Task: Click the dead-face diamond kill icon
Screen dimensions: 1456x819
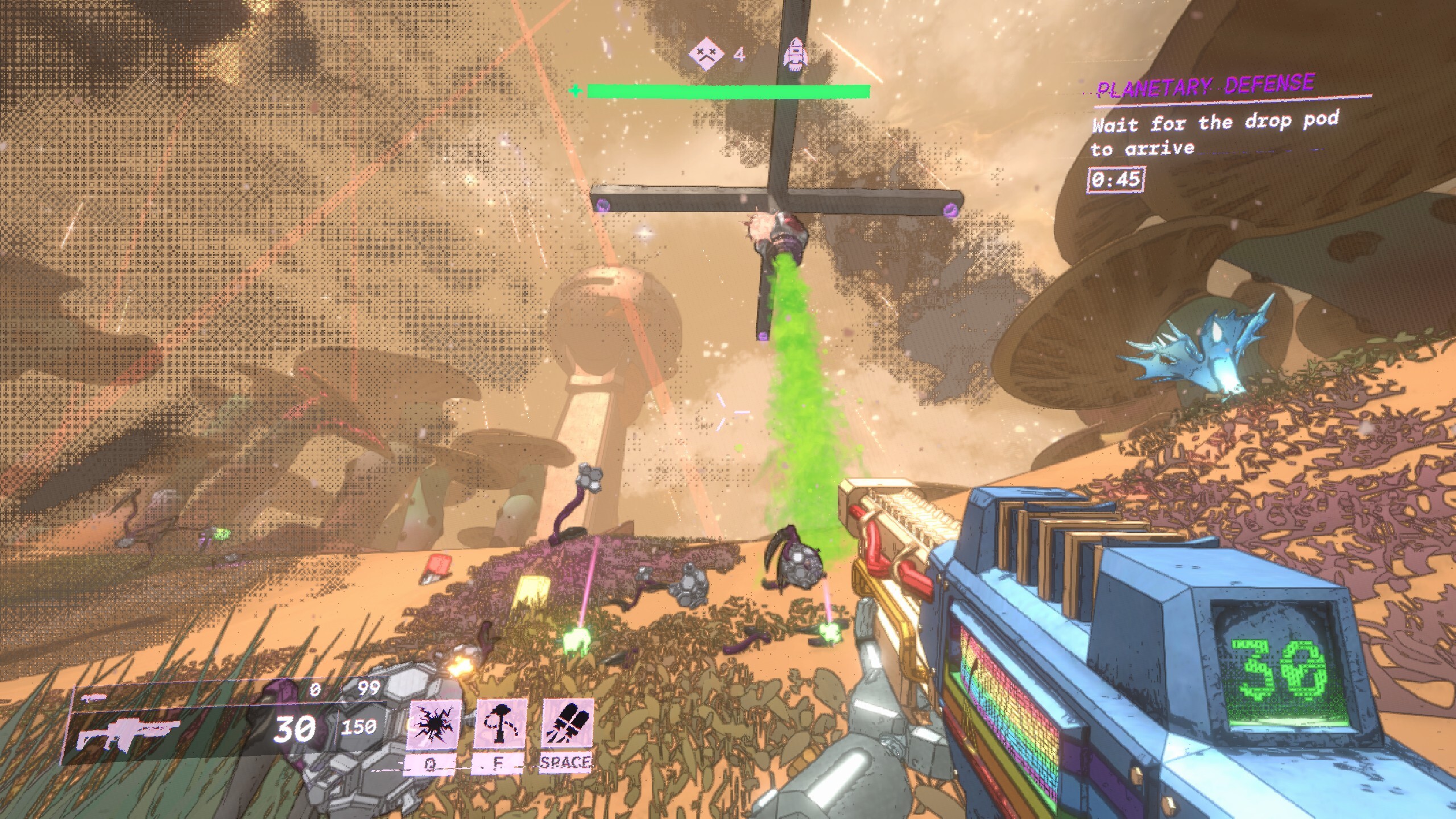Action: 706,55
